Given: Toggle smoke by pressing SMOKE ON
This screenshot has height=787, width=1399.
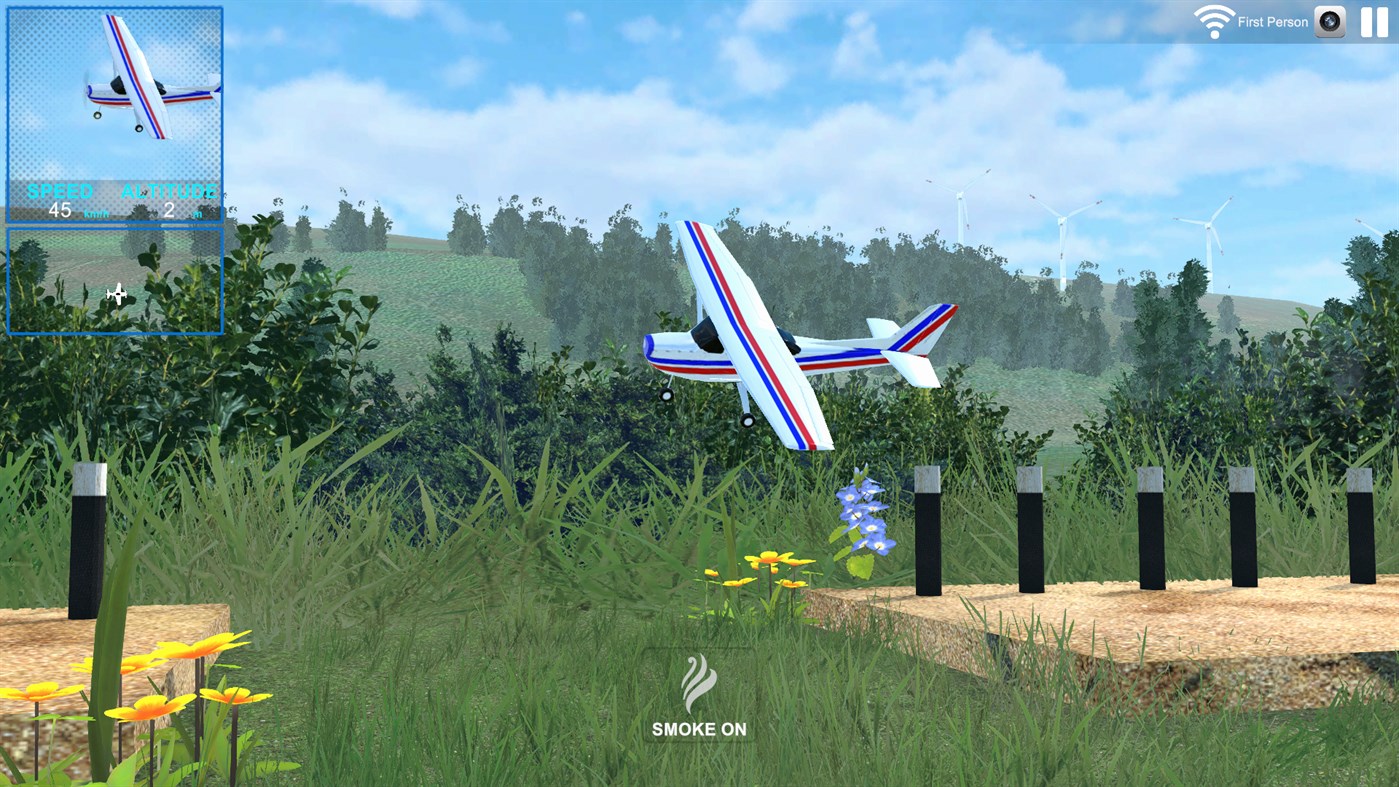Looking at the screenshot, I should tap(698, 729).
